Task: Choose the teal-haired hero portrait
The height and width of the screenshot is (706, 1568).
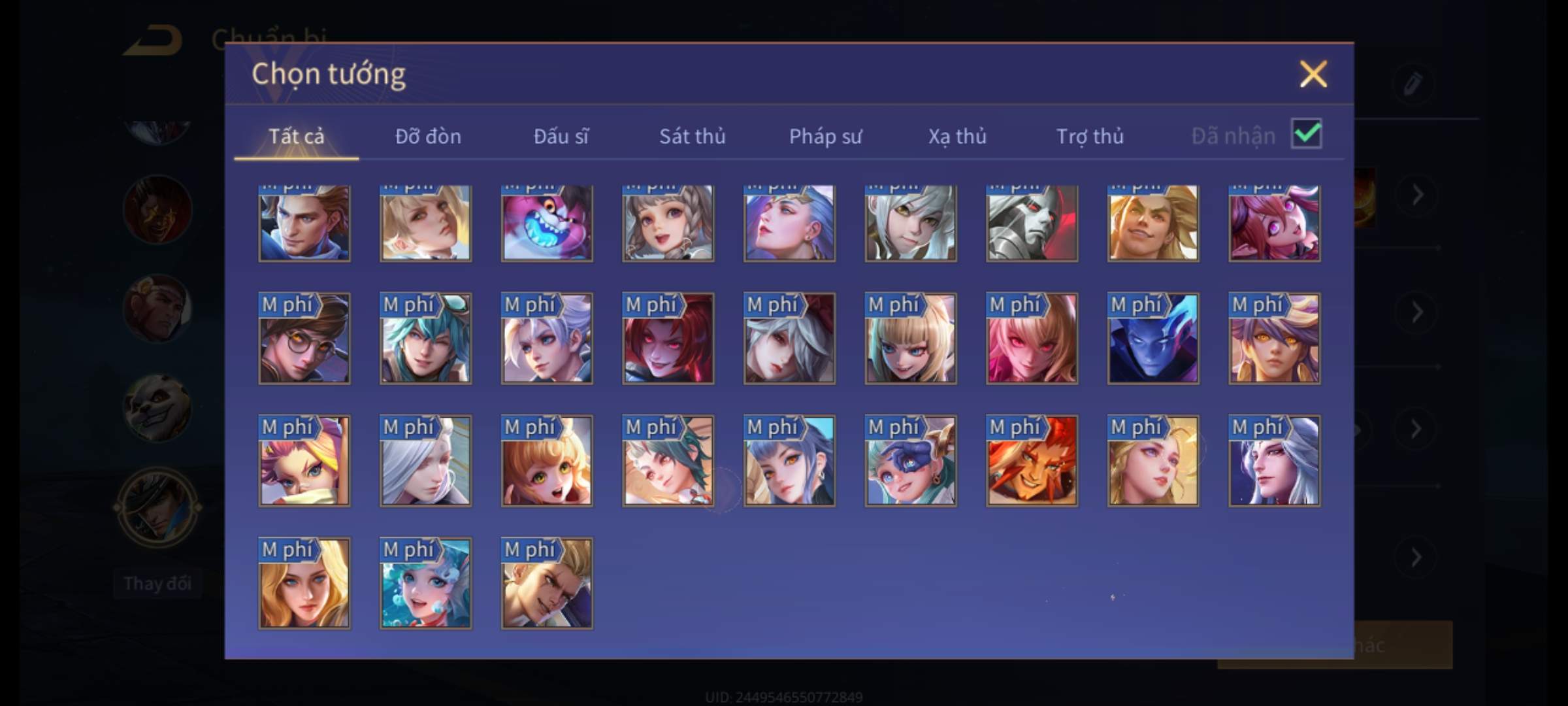Action: coord(425,338)
